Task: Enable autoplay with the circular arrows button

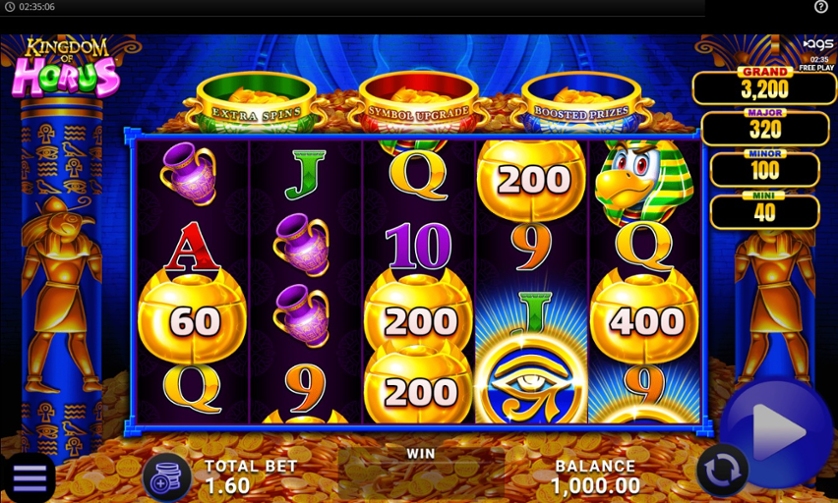Action: (722, 469)
